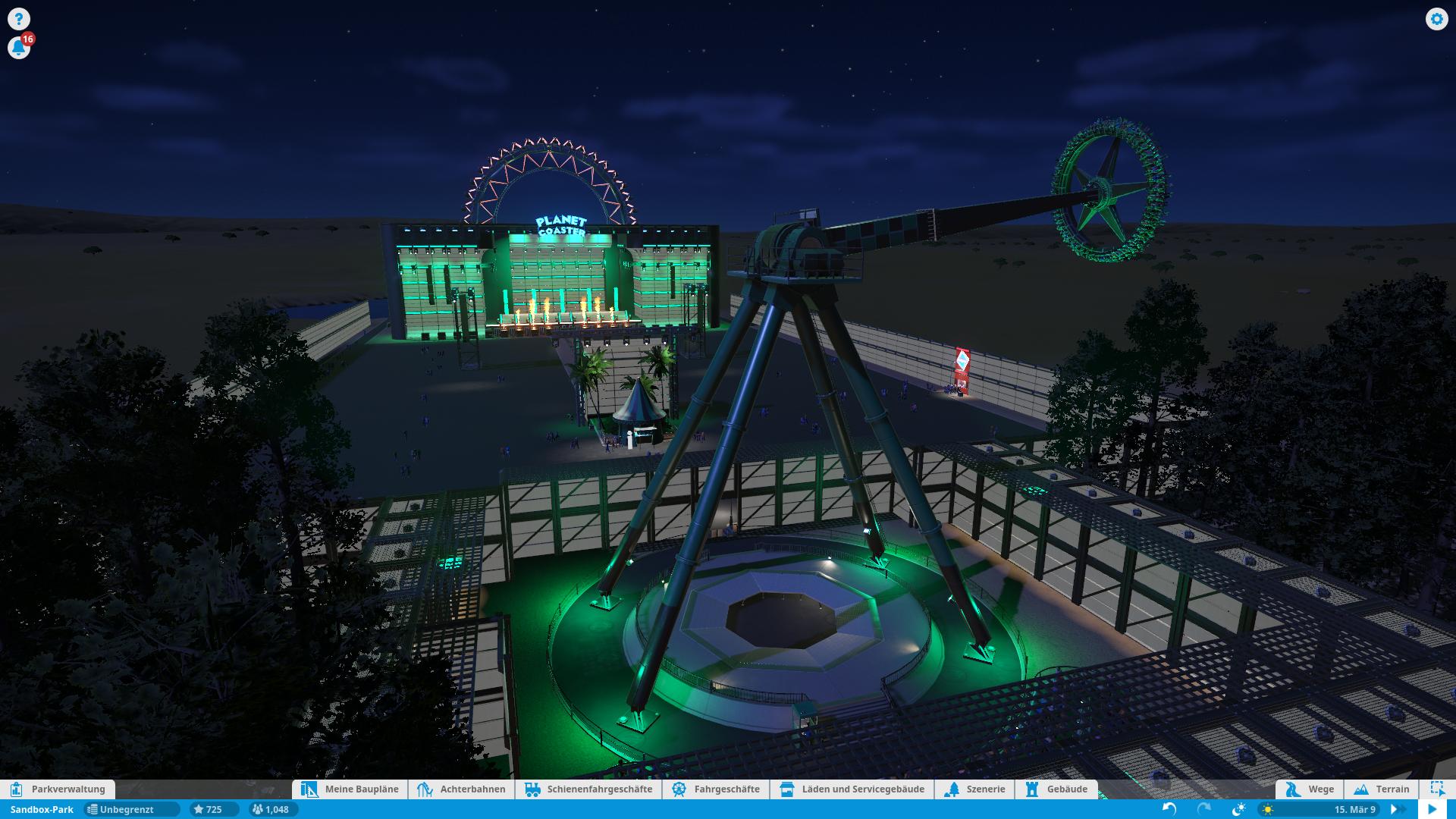Activate the multi-select marquee tool
The height and width of the screenshot is (819, 1456).
click(1437, 789)
